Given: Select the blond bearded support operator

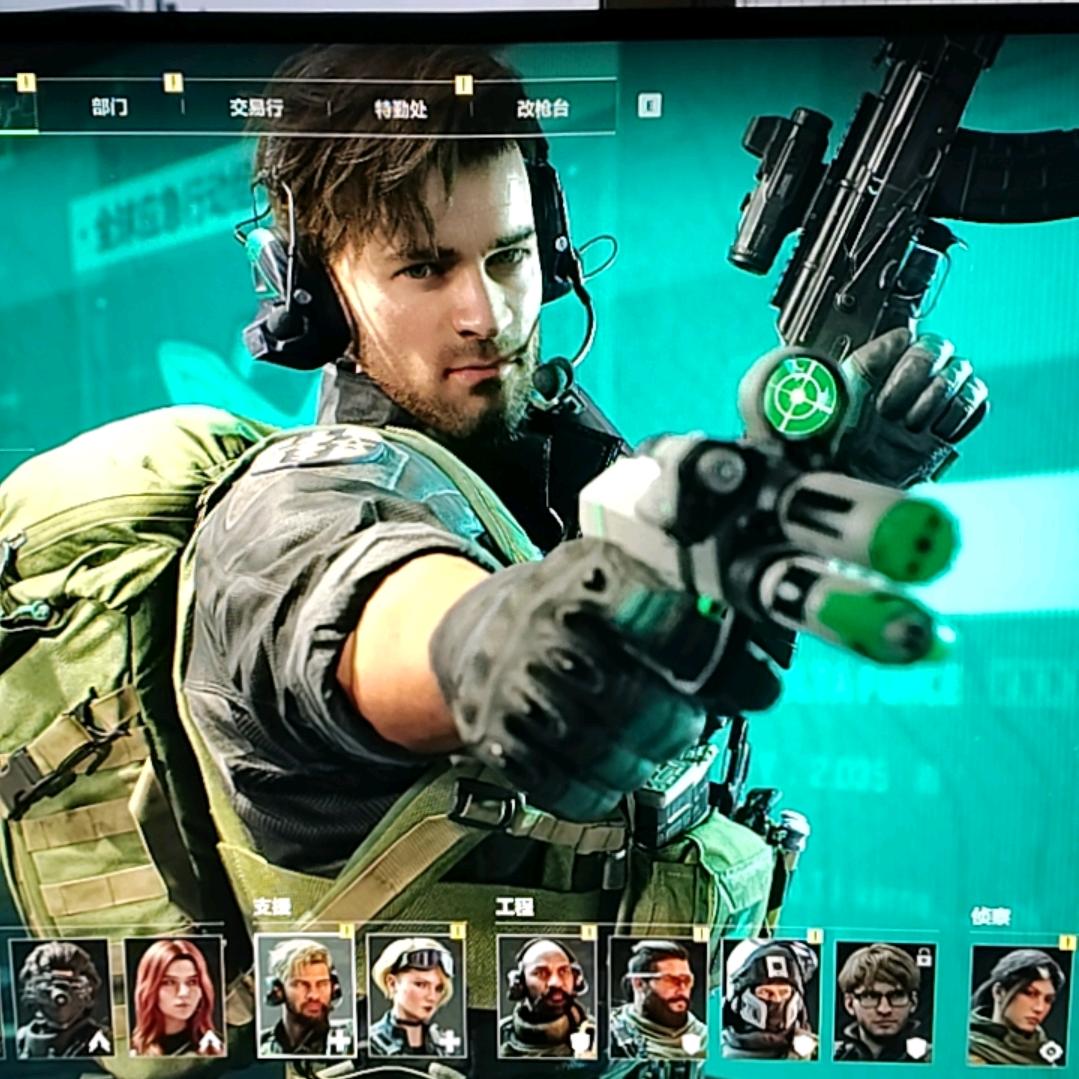Looking at the screenshot, I should (x=305, y=996).
